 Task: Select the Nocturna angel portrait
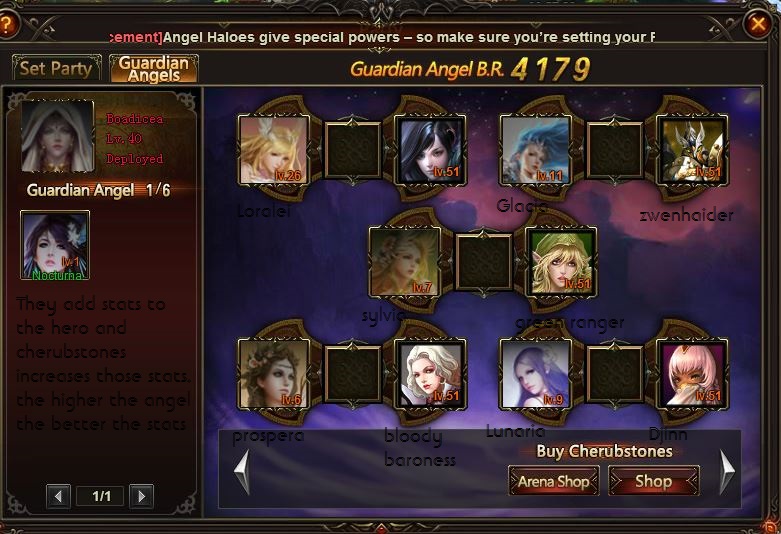55,244
